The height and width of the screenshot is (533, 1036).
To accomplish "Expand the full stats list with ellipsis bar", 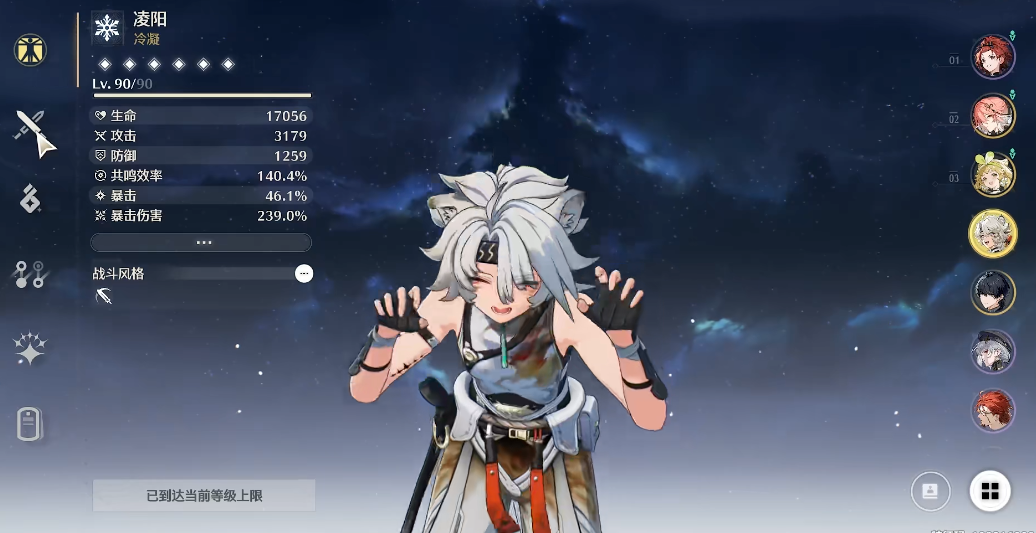I will tap(201, 242).
